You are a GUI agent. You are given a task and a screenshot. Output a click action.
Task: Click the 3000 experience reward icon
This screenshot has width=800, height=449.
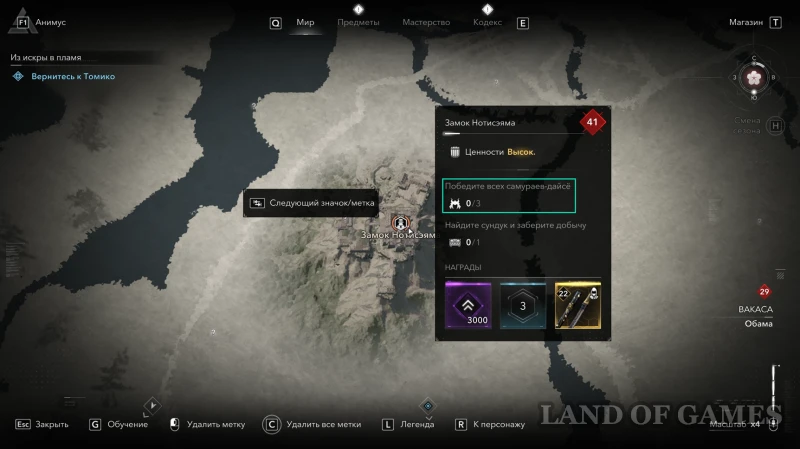coord(468,305)
